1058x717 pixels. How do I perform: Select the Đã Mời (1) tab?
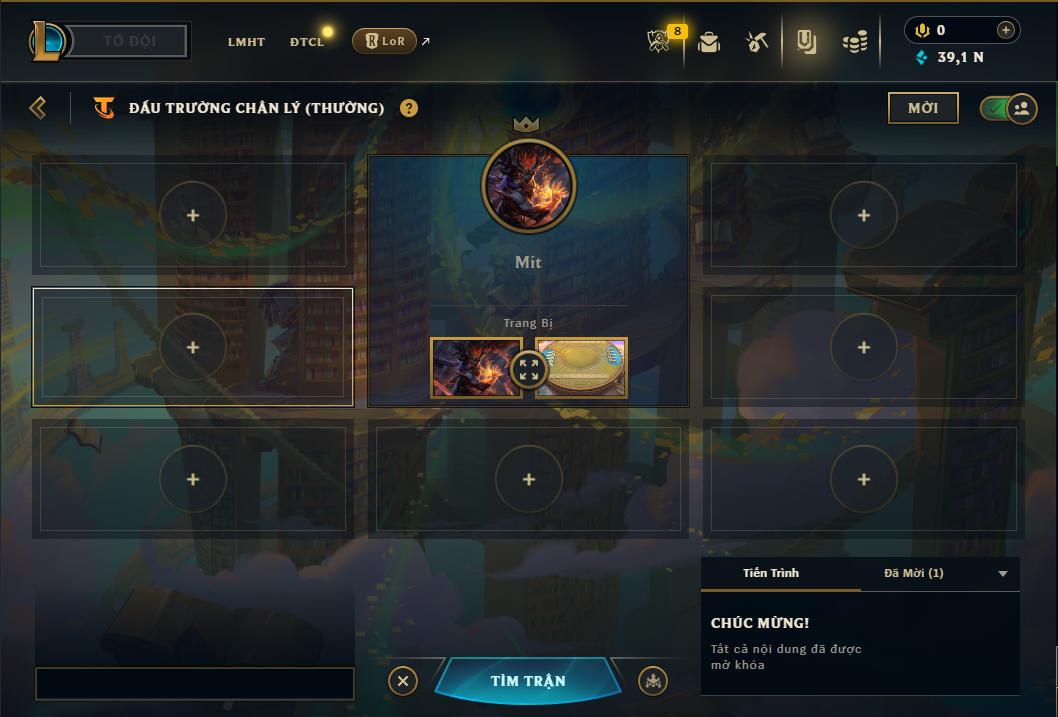point(913,573)
